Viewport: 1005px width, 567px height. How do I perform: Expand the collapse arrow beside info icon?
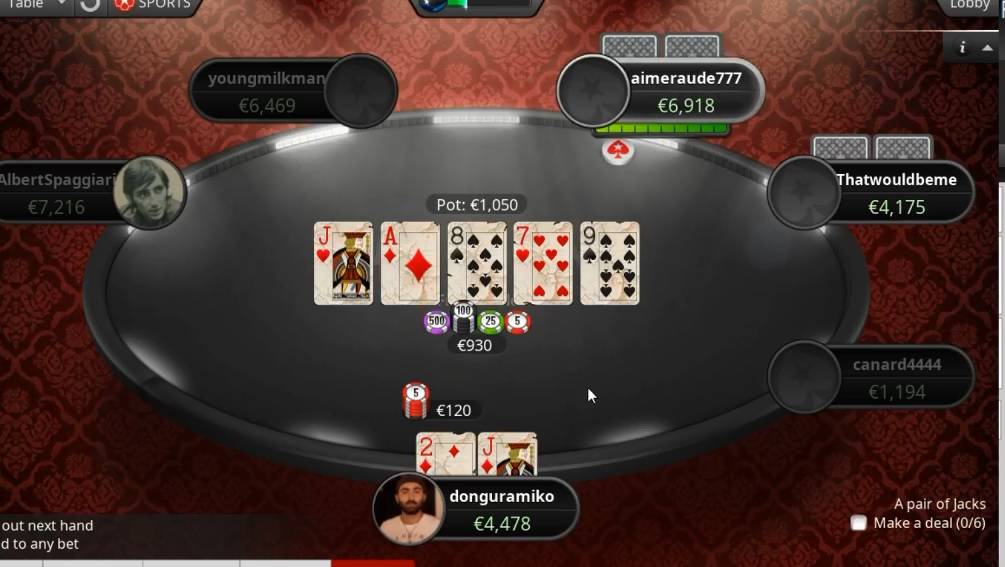tap(988, 47)
